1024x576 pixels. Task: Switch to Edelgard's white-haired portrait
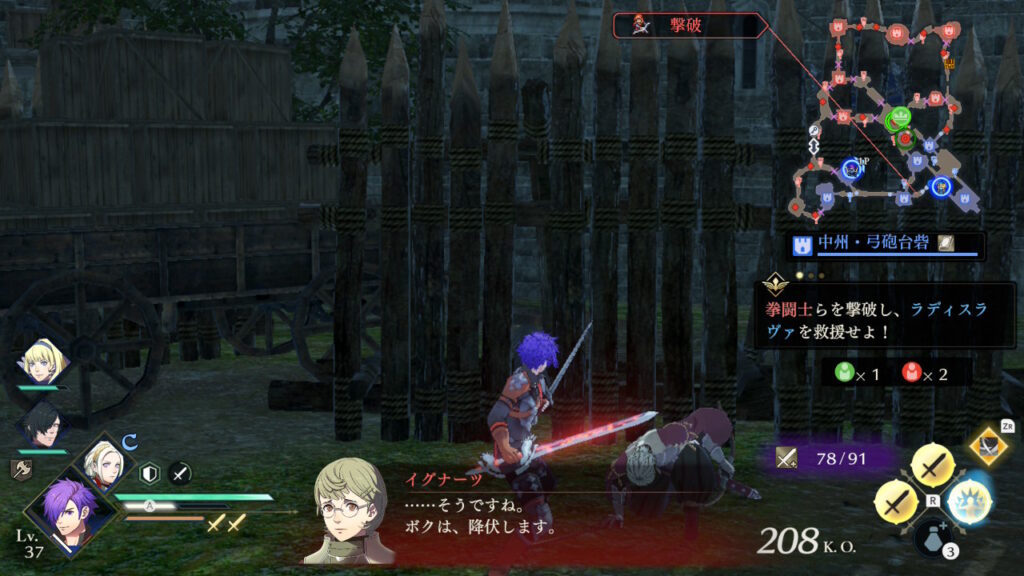tap(103, 462)
